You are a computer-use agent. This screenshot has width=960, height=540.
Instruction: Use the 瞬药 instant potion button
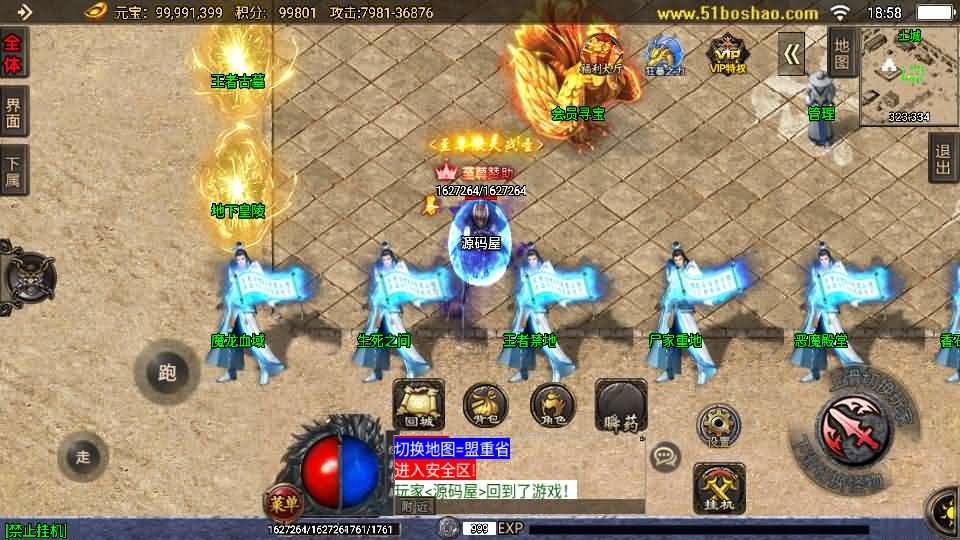click(x=621, y=406)
